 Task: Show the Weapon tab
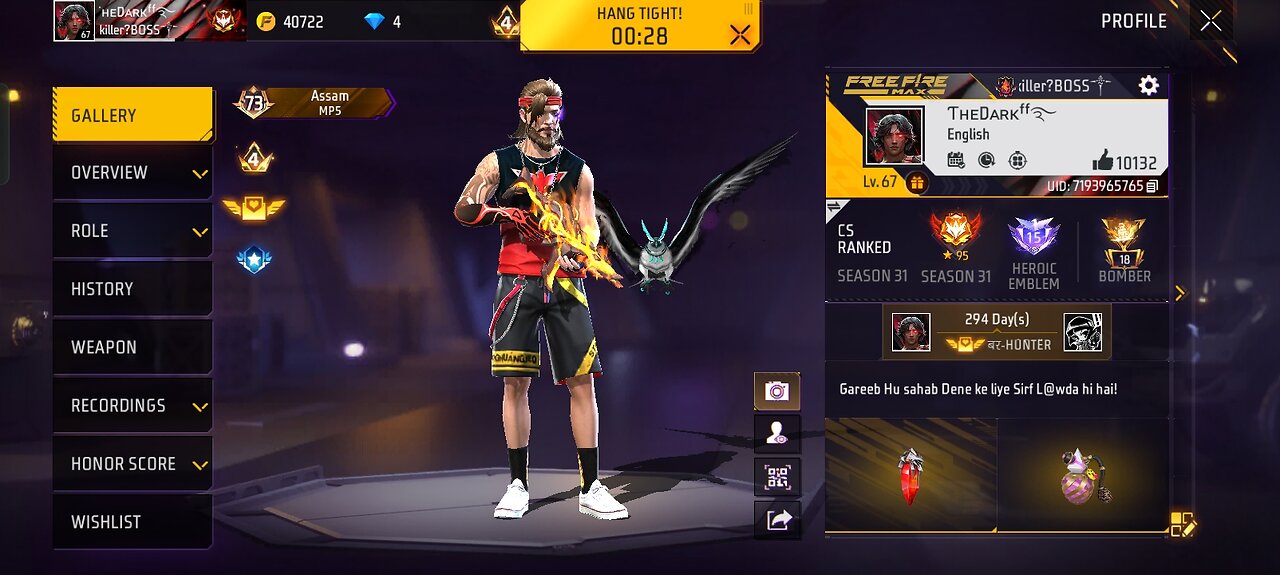click(x=132, y=347)
